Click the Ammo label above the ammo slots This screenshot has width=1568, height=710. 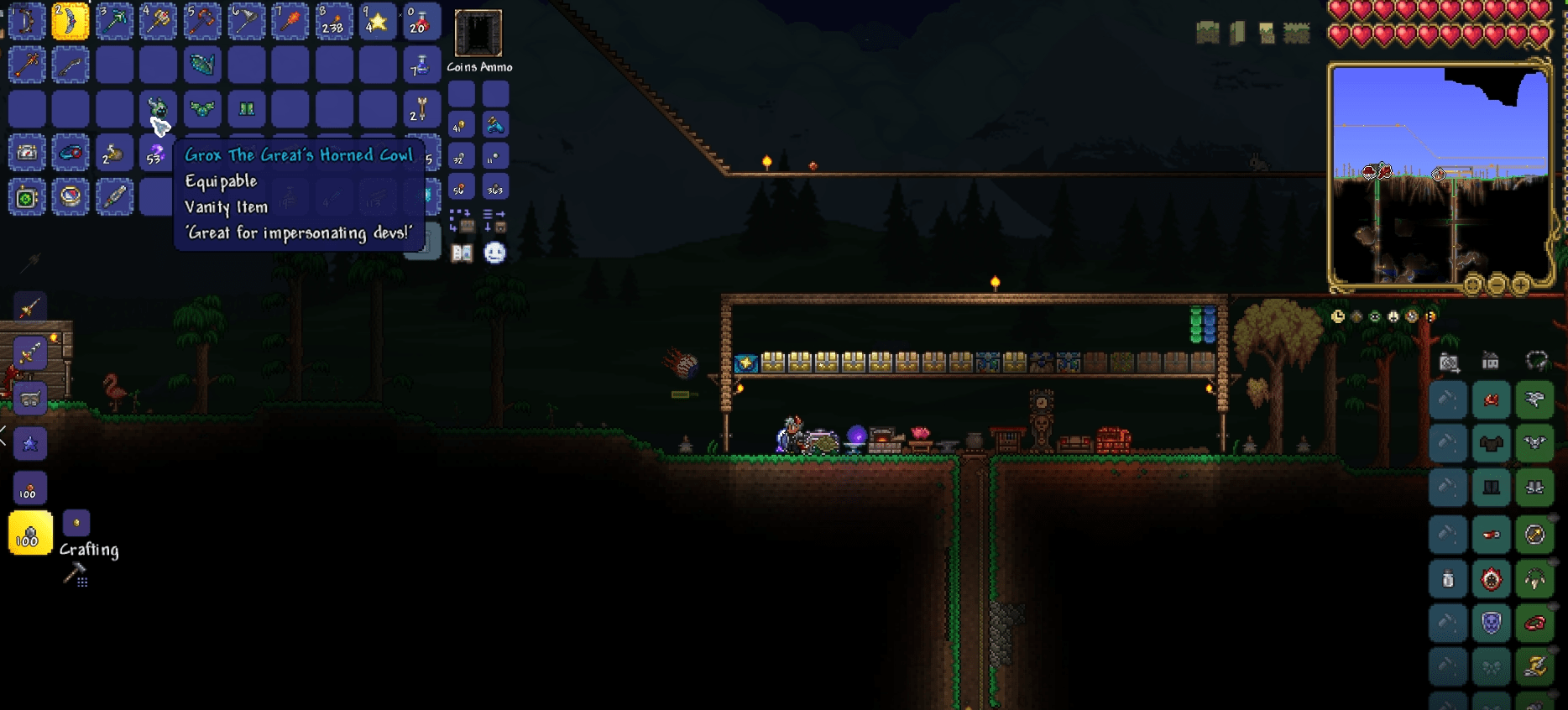pos(498,65)
